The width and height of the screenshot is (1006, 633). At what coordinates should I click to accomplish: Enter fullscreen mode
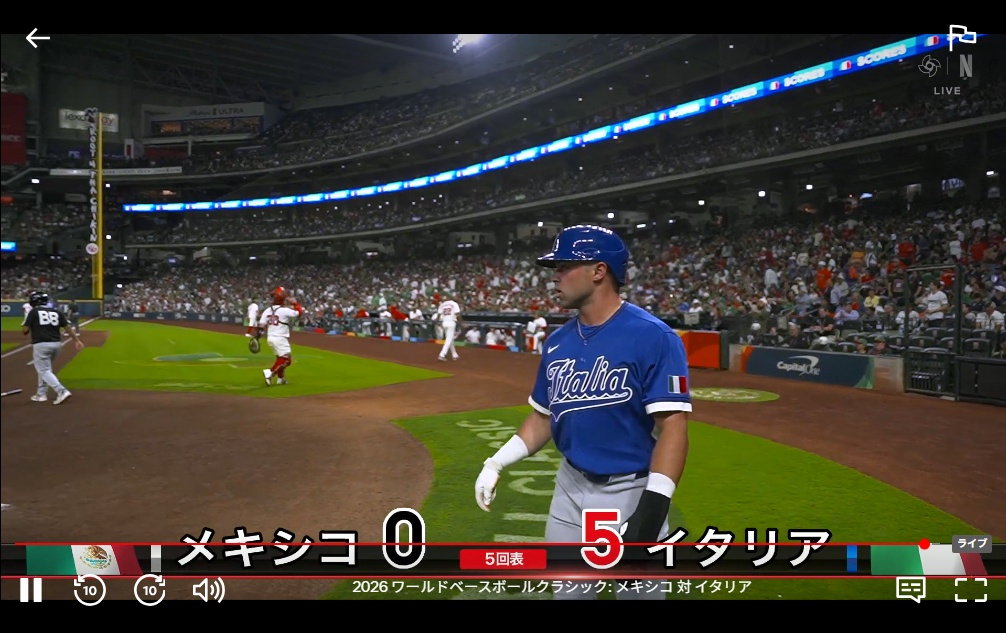(970, 590)
